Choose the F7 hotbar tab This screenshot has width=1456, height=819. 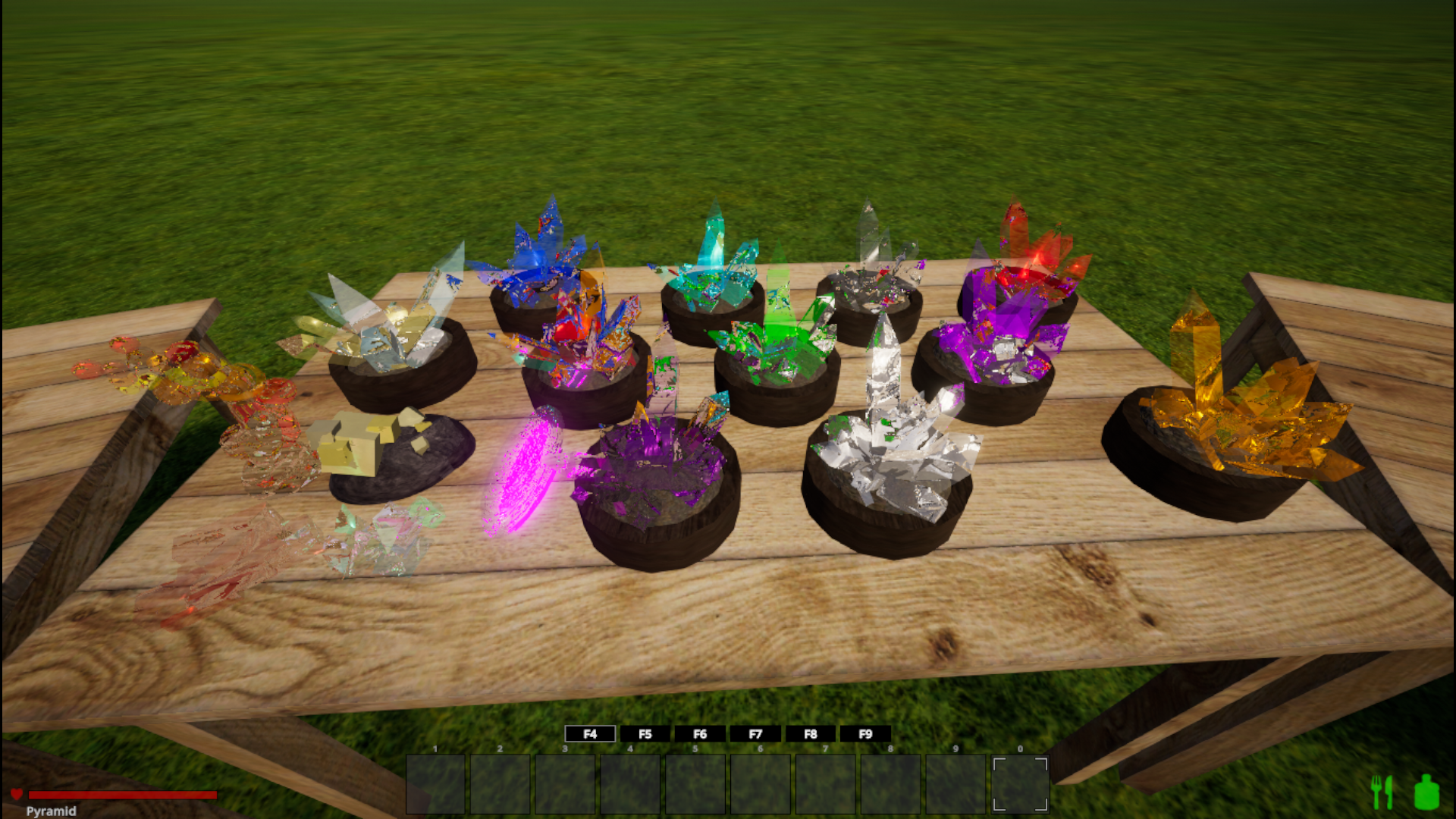[x=755, y=734]
